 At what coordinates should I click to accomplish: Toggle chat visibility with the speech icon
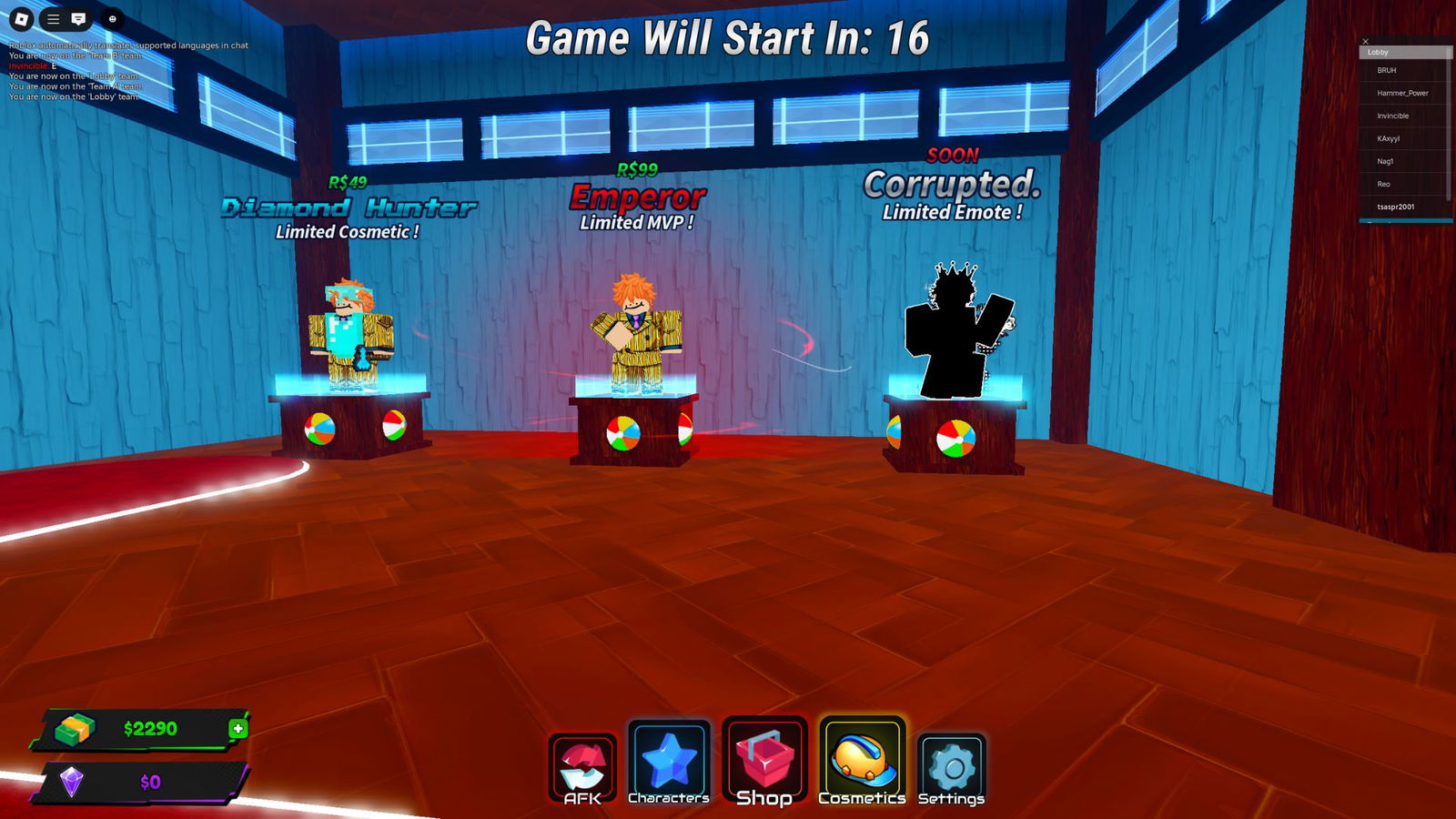point(79,18)
